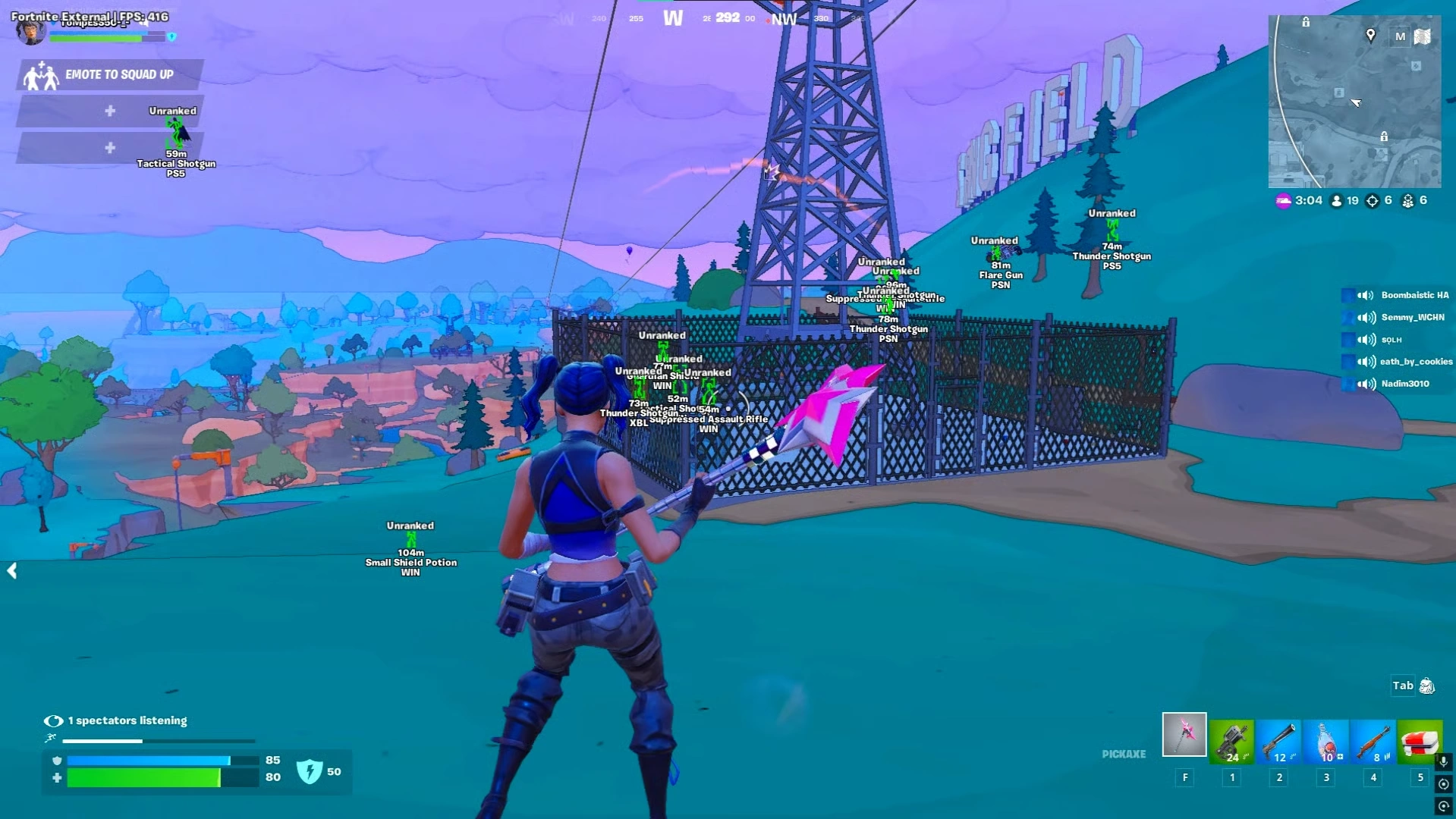The height and width of the screenshot is (819, 1456).
Task: Toggle the microphone icon near the hotbar
Action: point(1444,762)
